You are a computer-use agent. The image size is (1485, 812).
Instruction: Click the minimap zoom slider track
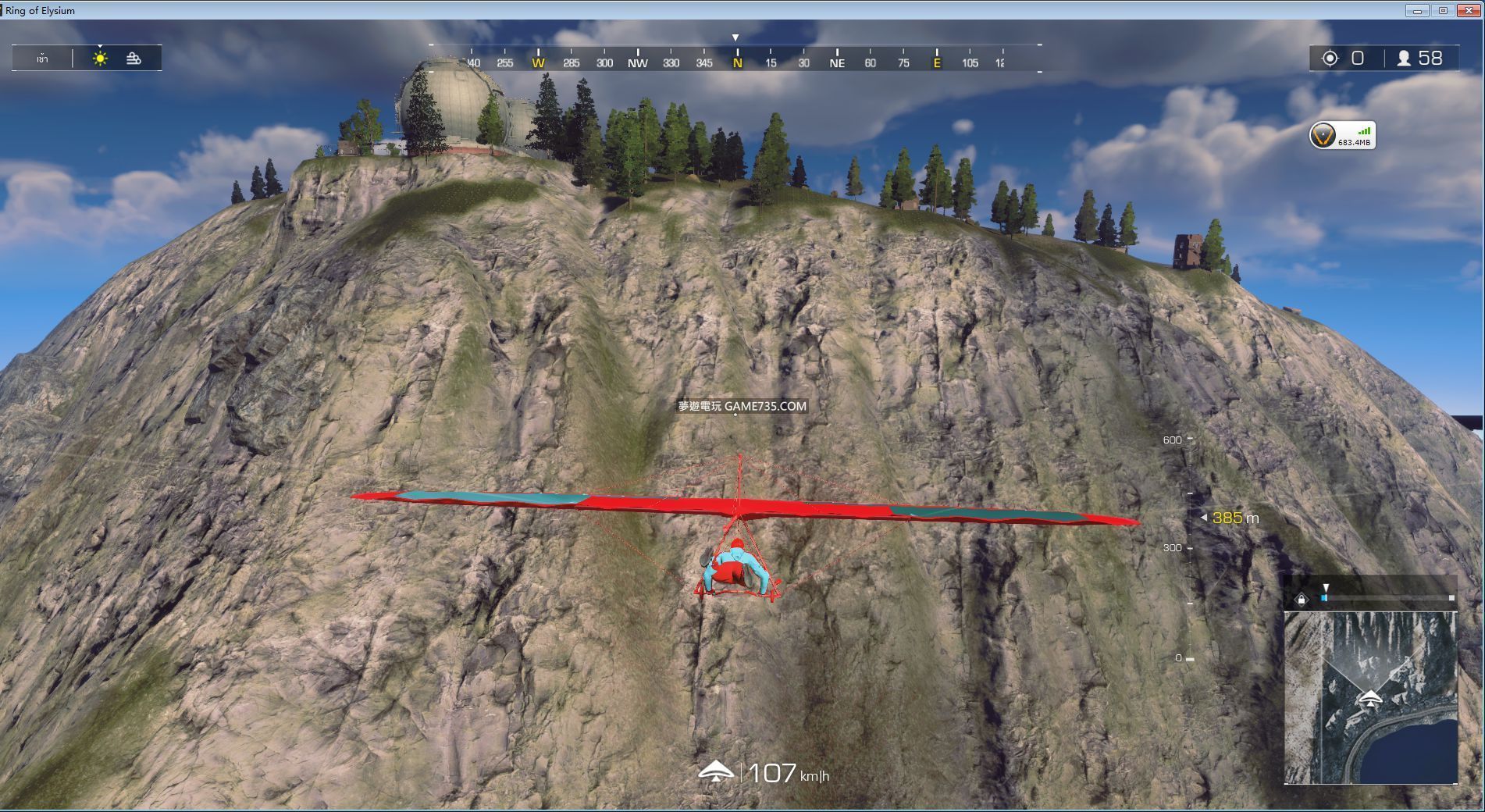(x=1387, y=598)
